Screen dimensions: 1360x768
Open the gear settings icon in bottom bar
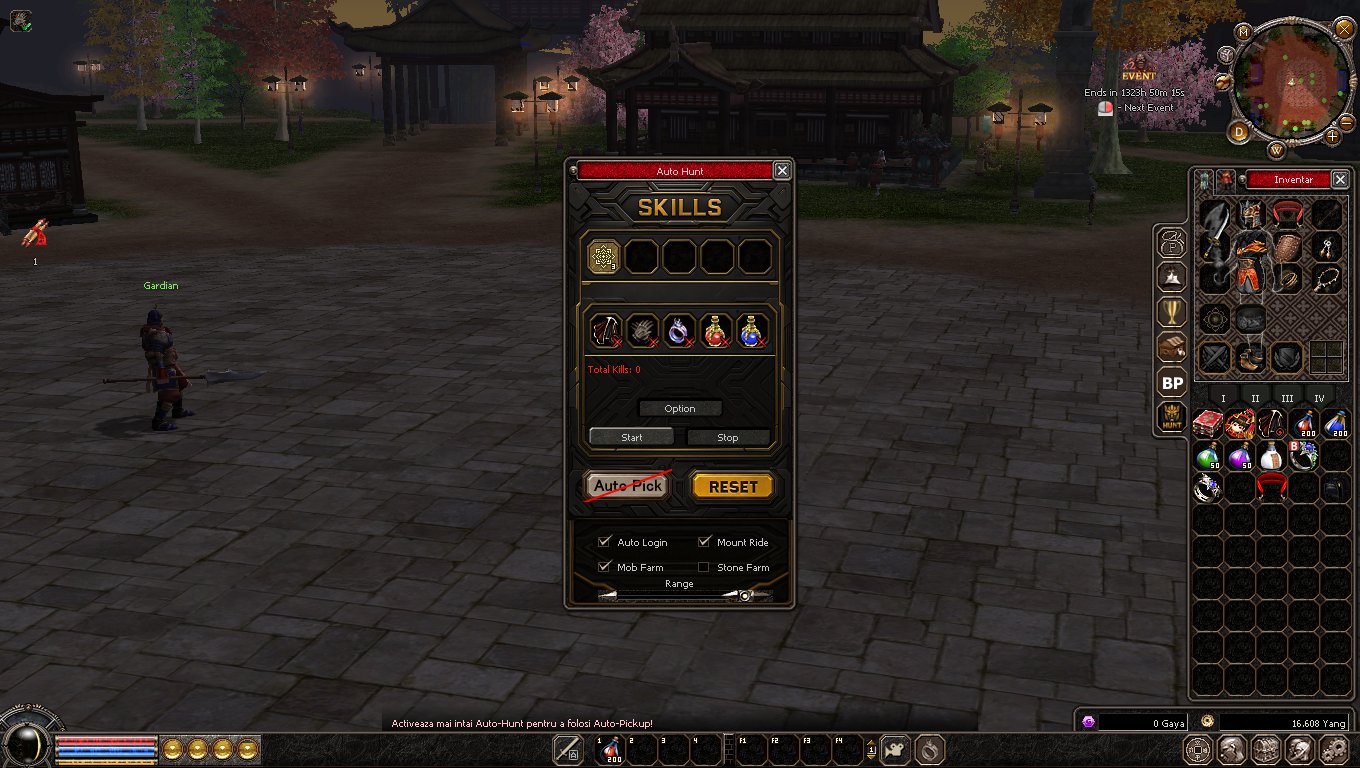click(1332, 749)
